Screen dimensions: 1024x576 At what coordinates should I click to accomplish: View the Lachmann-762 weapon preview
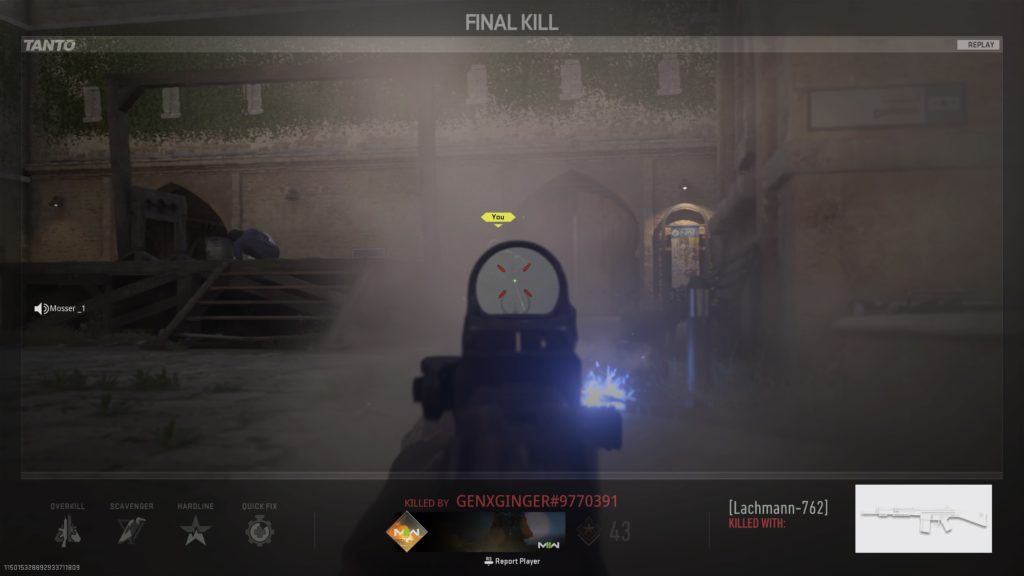(923, 518)
